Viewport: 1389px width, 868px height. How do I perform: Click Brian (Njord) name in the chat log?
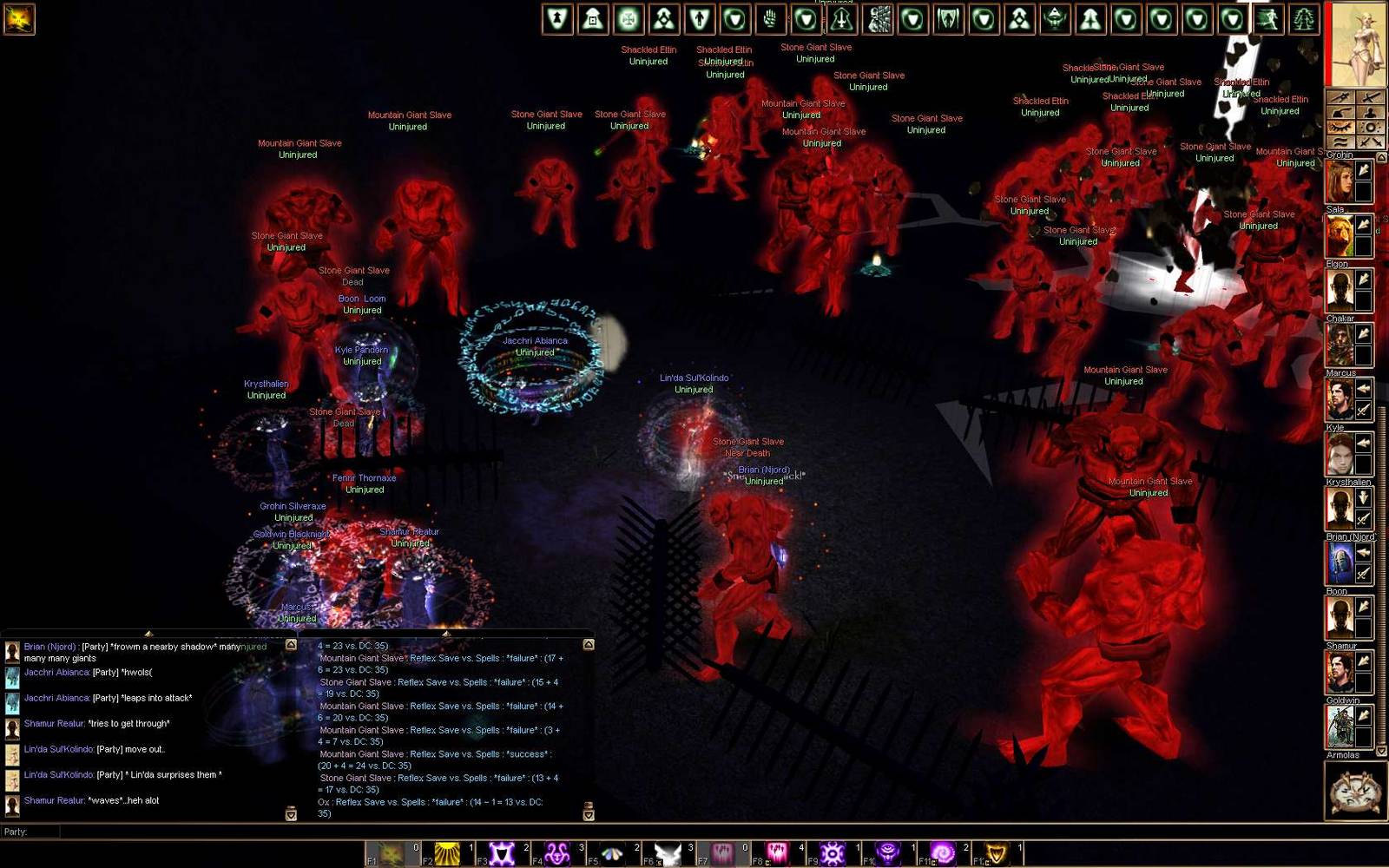50,647
